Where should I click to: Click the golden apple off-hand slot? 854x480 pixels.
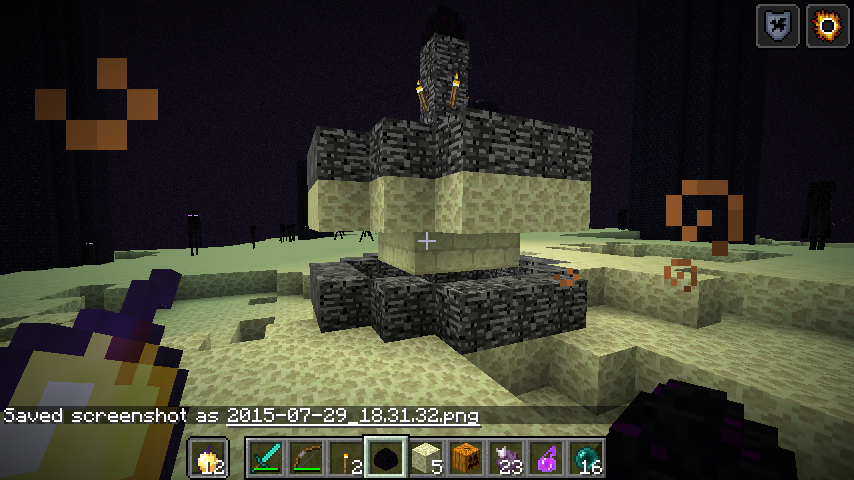[x=209, y=459]
